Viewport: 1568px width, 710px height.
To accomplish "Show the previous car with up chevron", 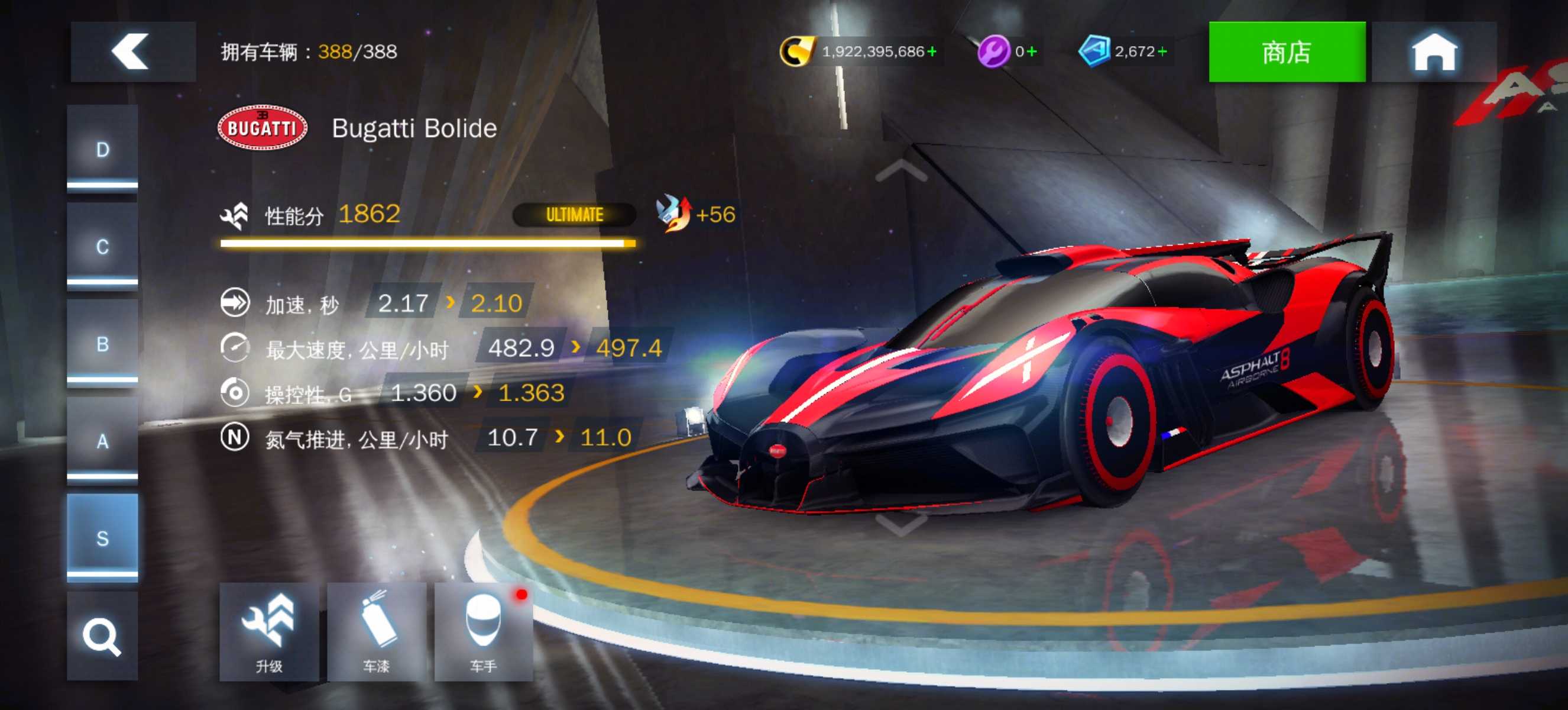I will click(901, 172).
